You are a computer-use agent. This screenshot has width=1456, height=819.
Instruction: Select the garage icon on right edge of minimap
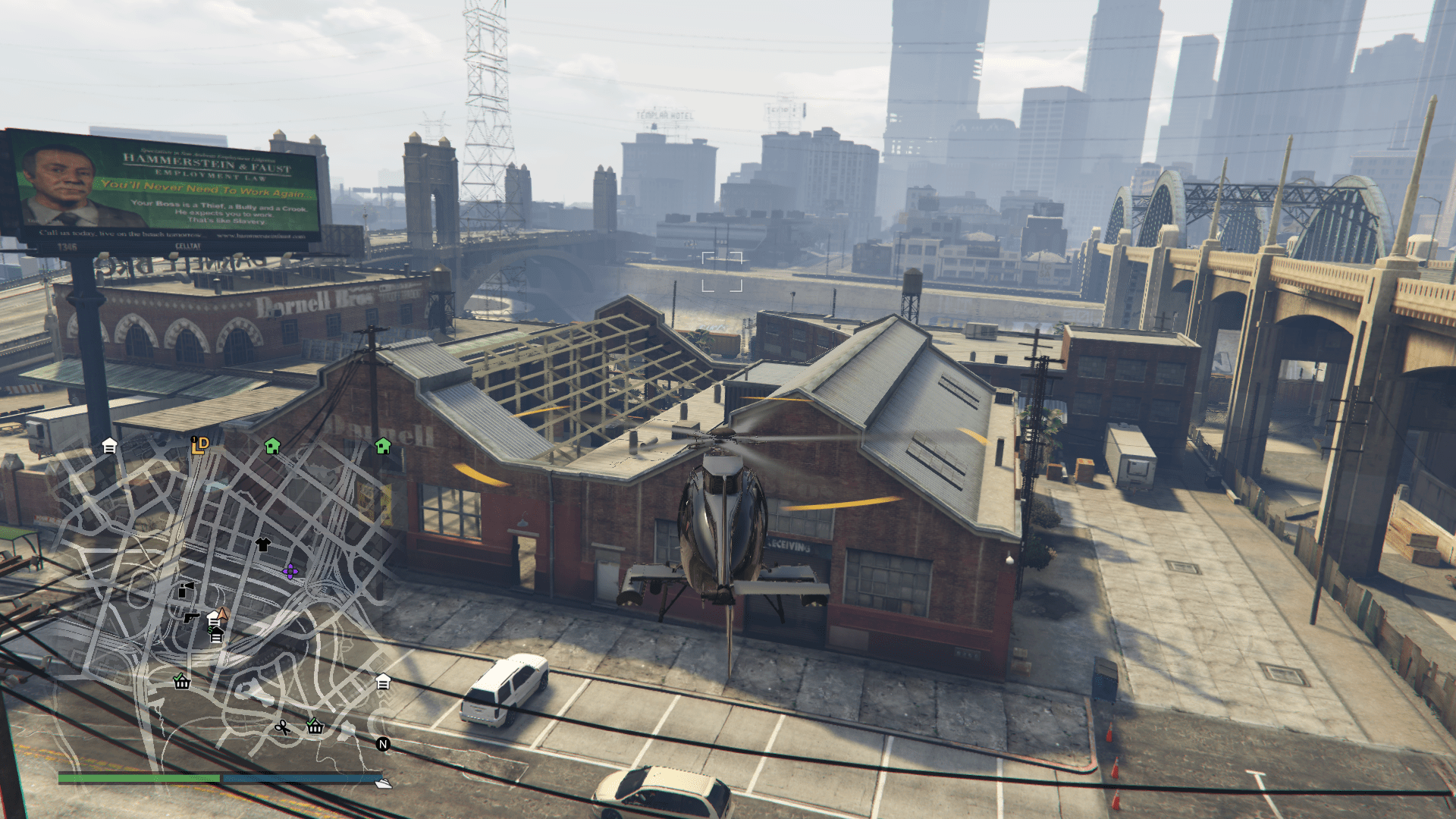point(384,682)
